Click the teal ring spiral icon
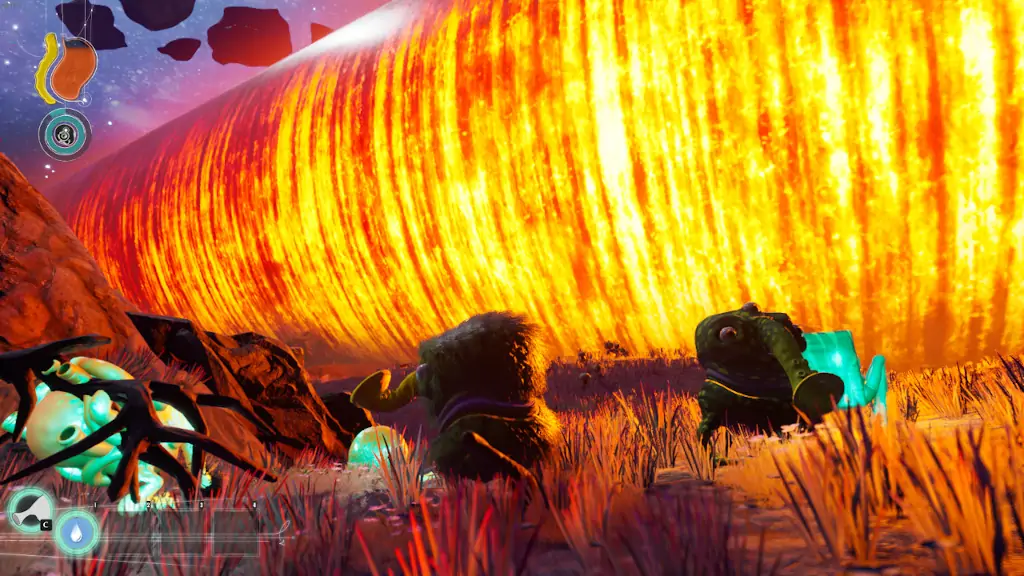Viewport: 1024px width, 576px height. click(65, 133)
